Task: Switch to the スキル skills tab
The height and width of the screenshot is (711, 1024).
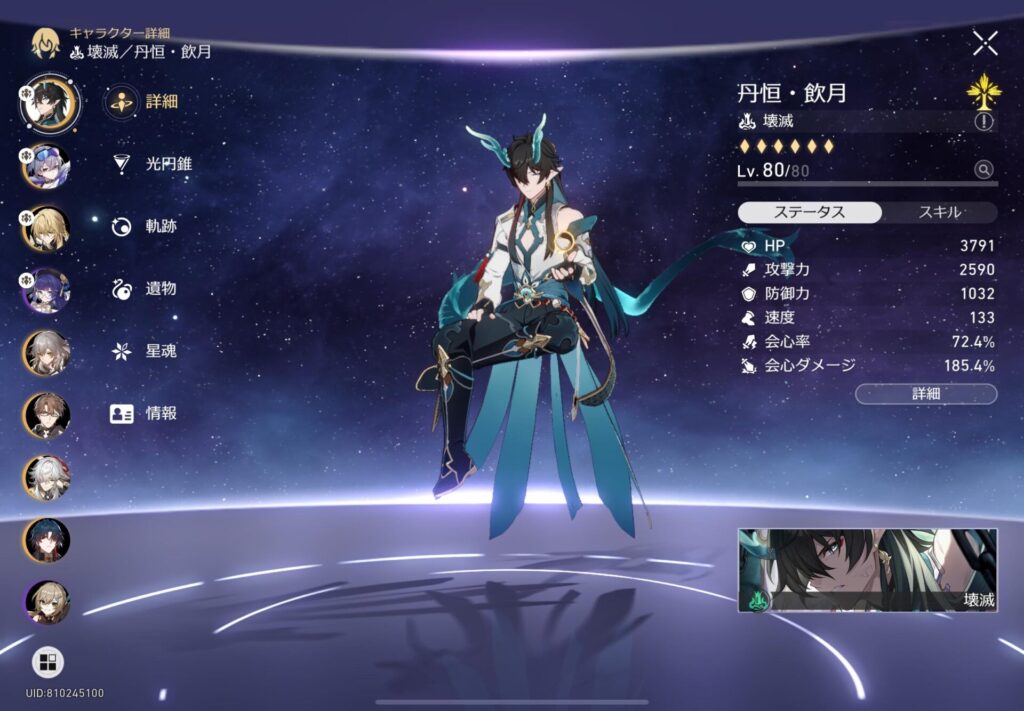Action: (939, 212)
